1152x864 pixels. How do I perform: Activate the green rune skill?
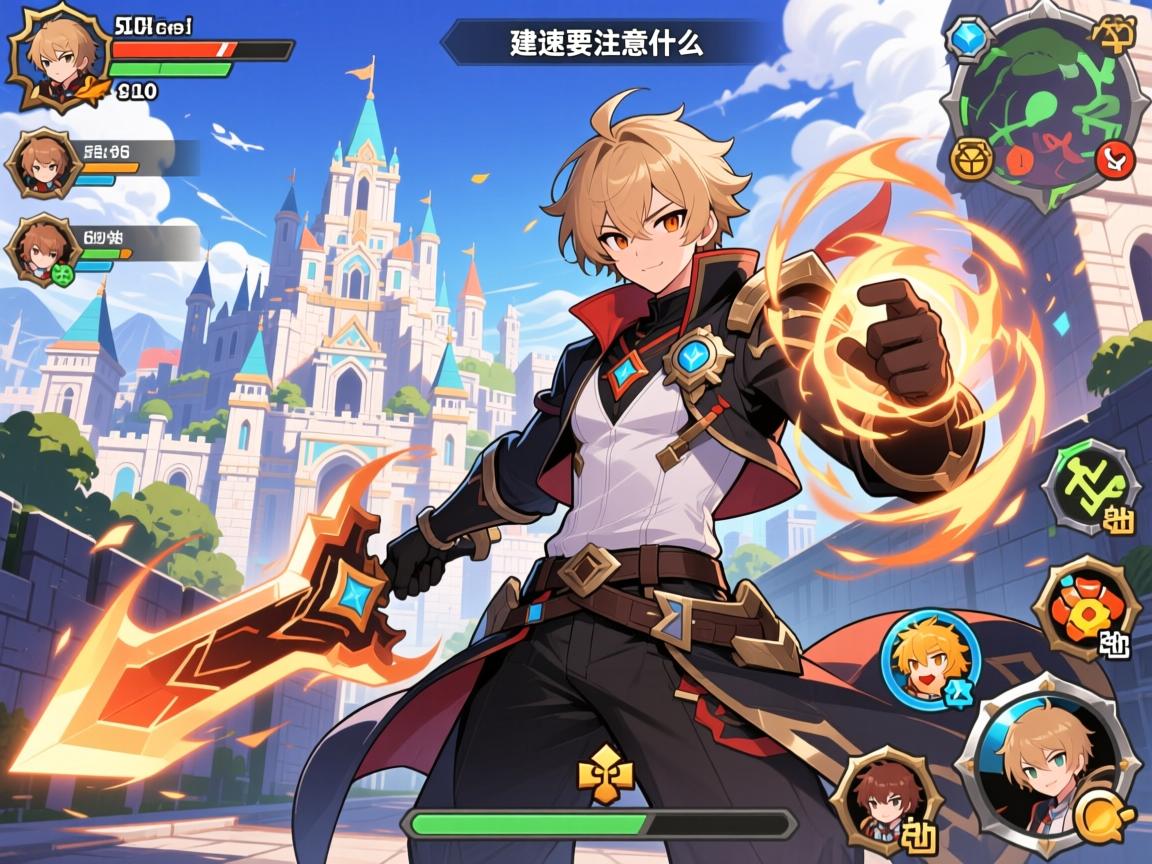tap(1091, 489)
